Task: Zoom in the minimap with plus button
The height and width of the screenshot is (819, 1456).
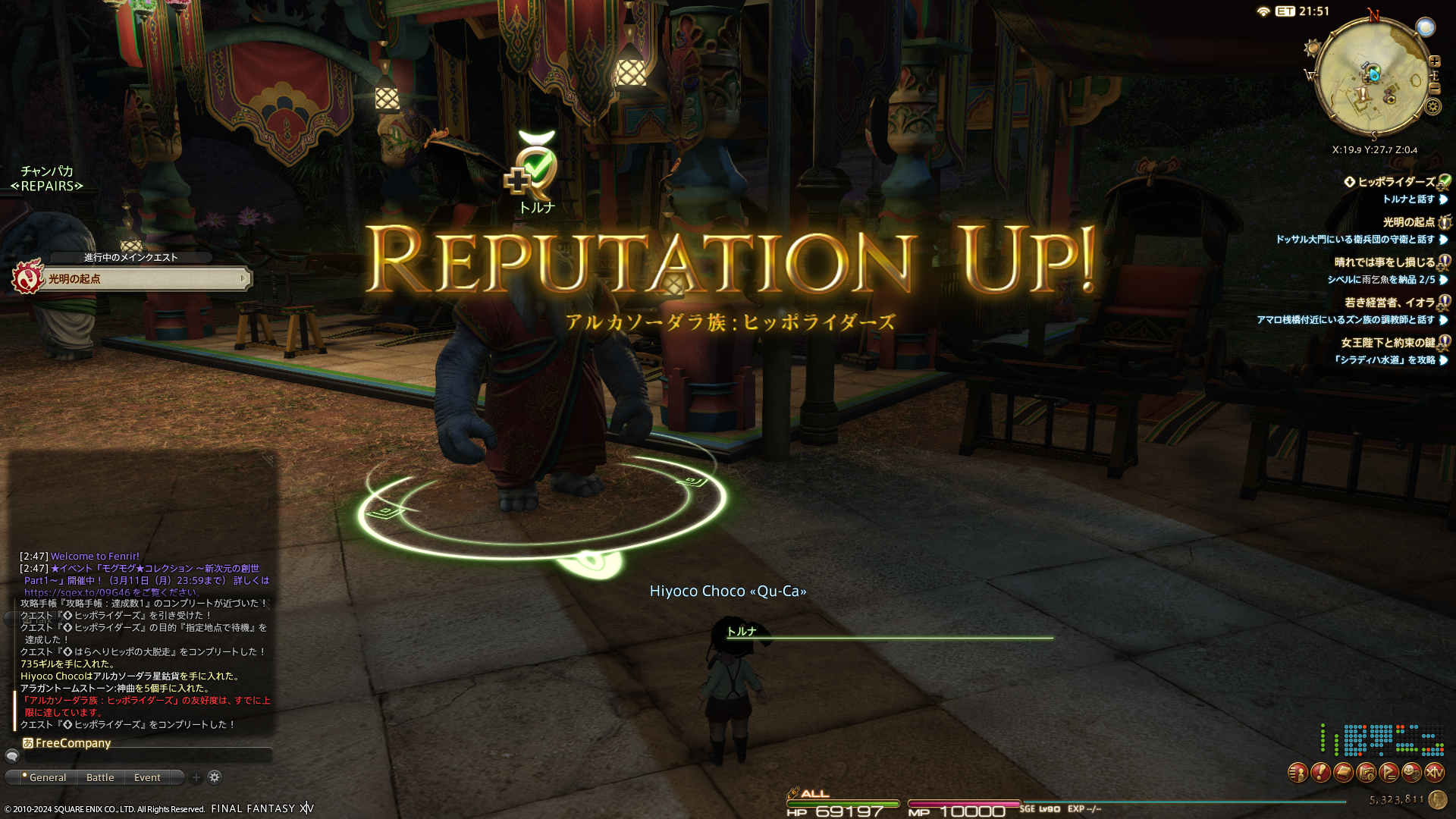Action: [x=1434, y=61]
